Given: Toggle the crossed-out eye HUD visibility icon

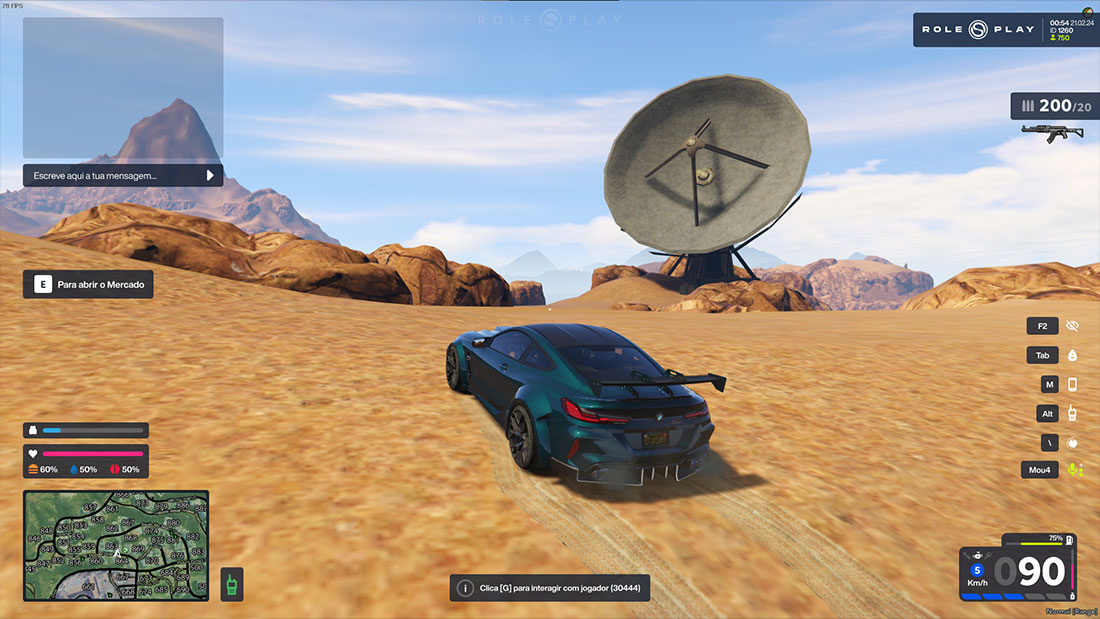Looking at the screenshot, I should (1073, 326).
